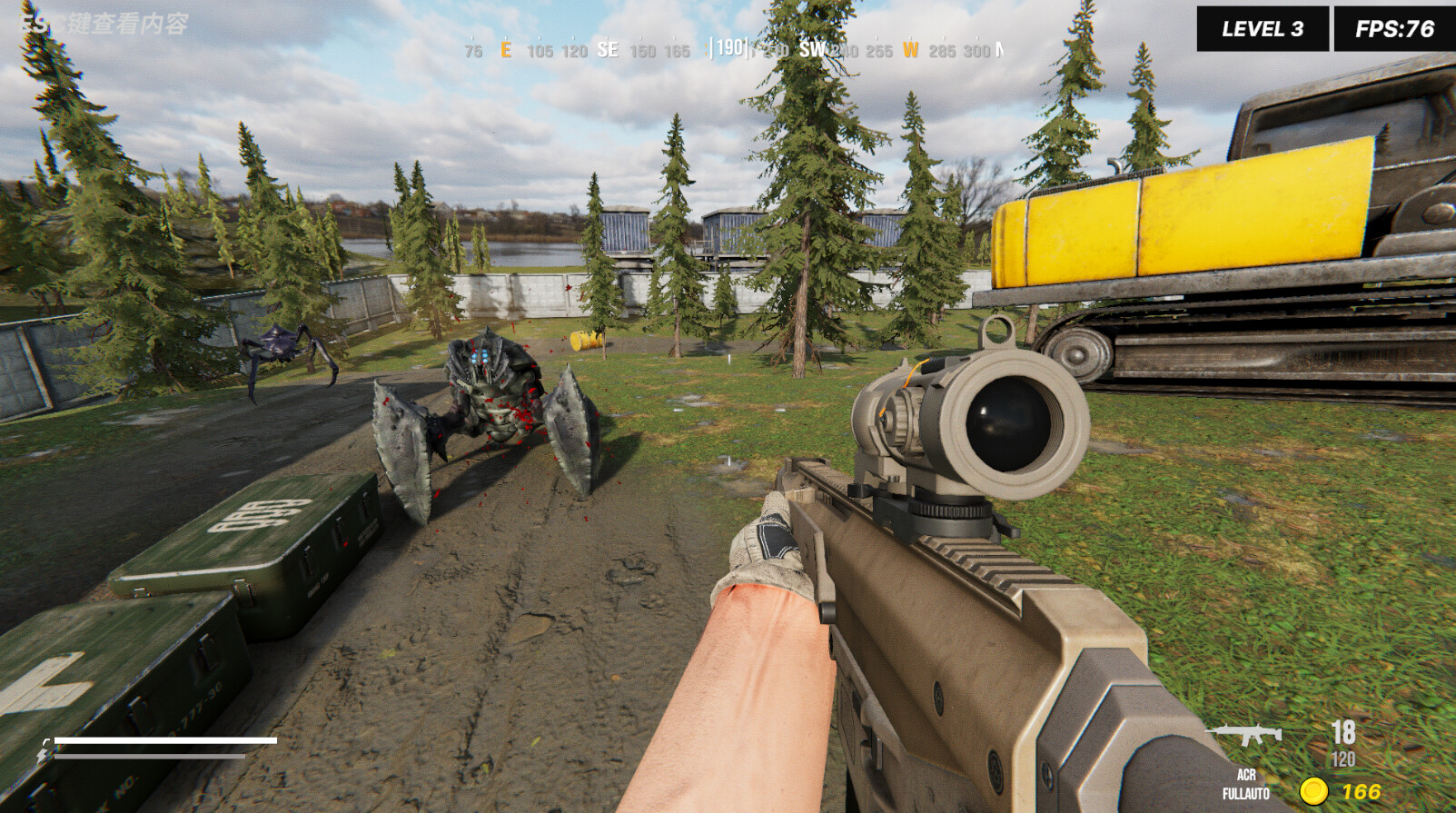Click the W compass direction marker
The image size is (1456, 813).
[x=911, y=50]
